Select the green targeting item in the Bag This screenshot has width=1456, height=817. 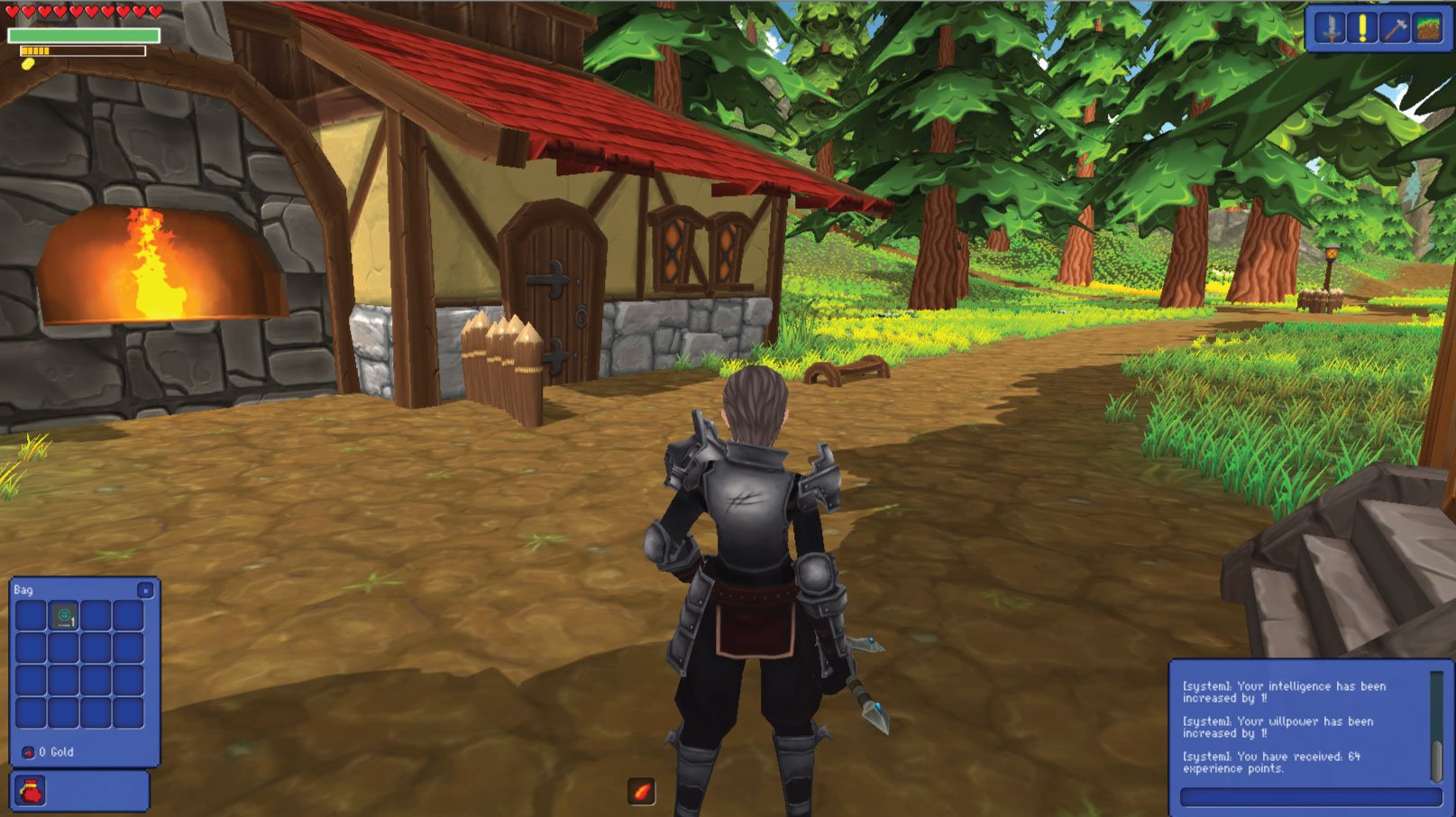click(x=63, y=614)
